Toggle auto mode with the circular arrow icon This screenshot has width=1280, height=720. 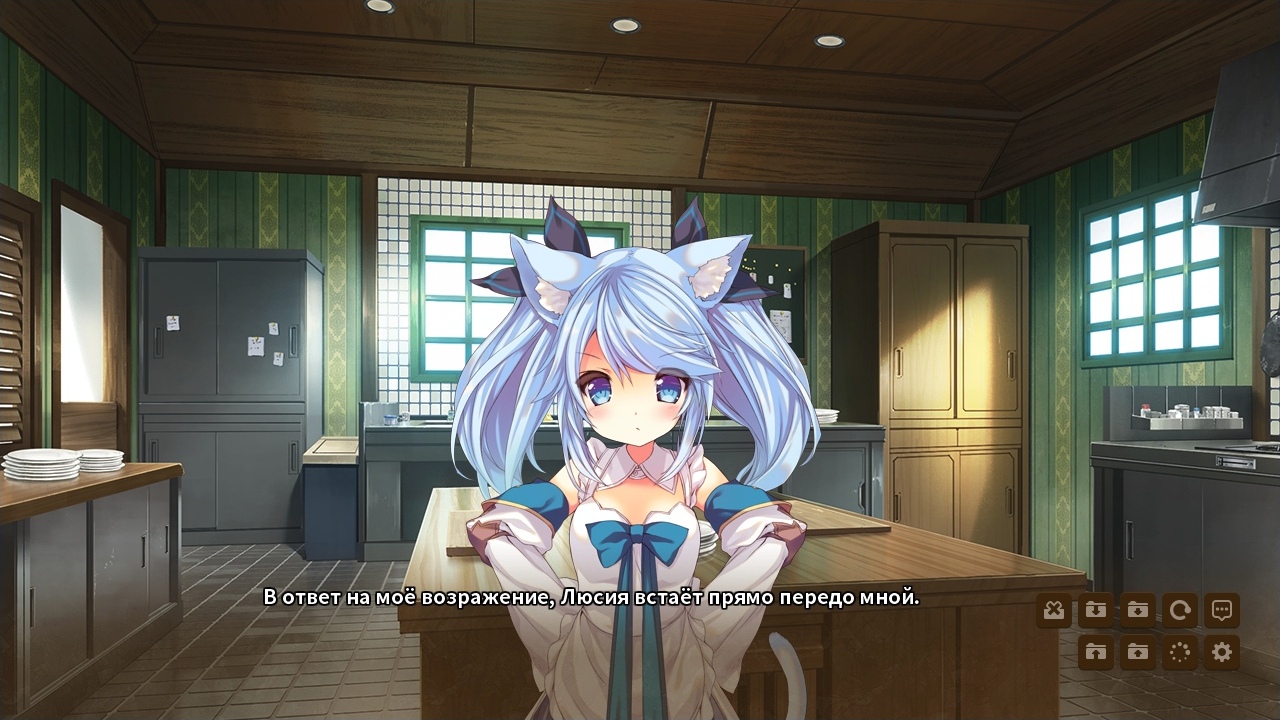tap(1180, 609)
